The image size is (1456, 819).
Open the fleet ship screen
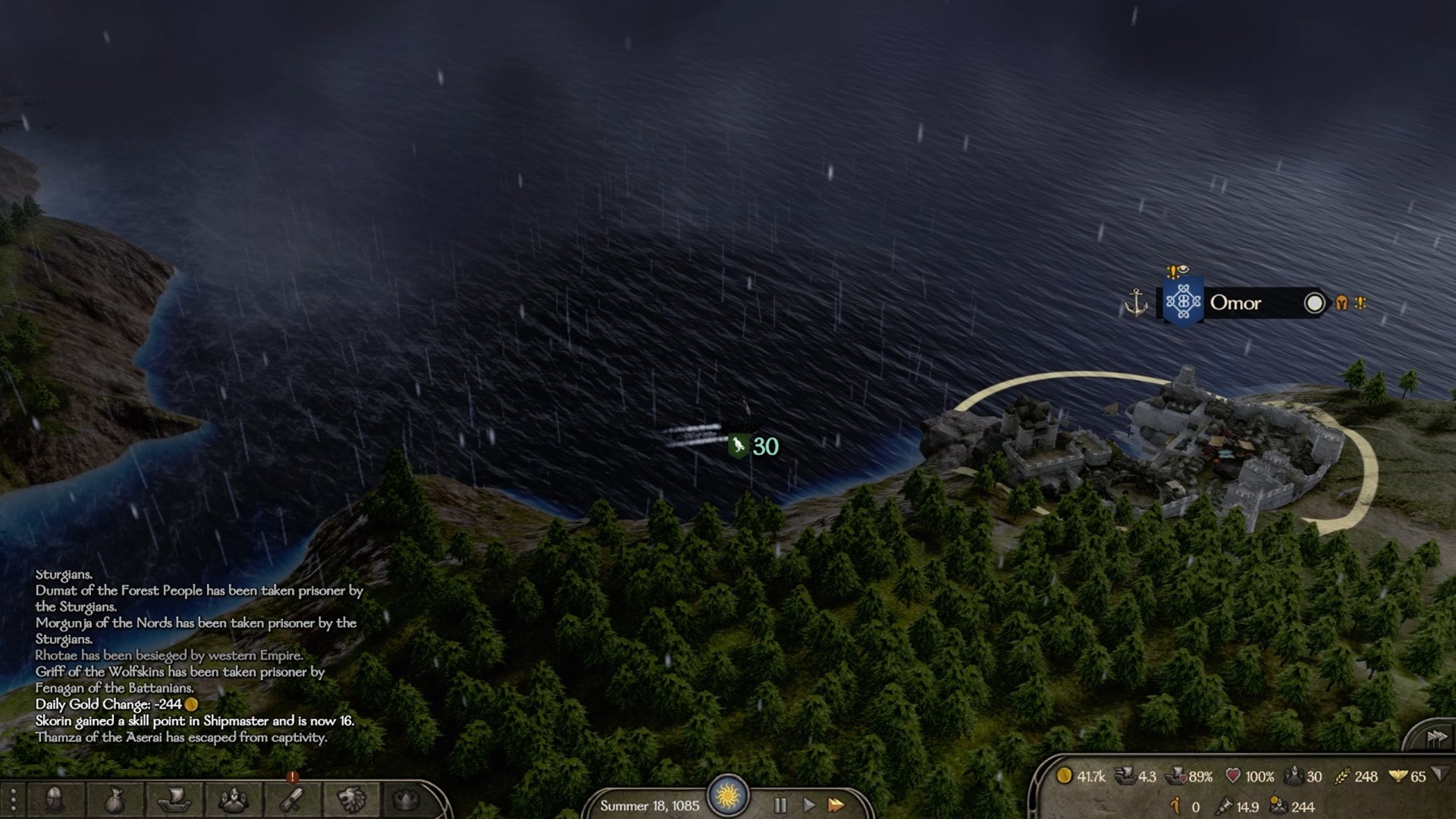pyautogui.click(x=173, y=799)
